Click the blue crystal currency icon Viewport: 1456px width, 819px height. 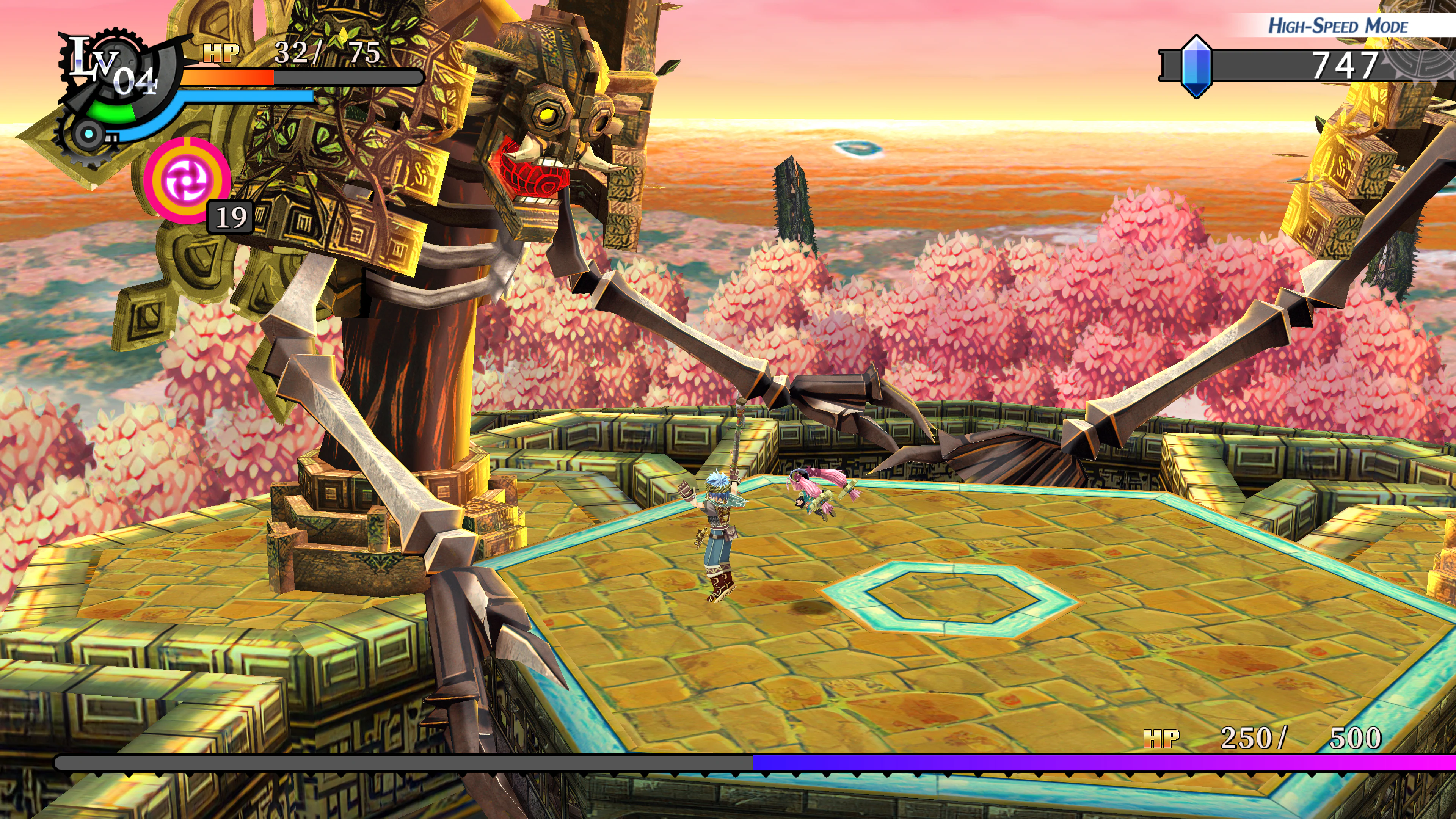(1196, 67)
